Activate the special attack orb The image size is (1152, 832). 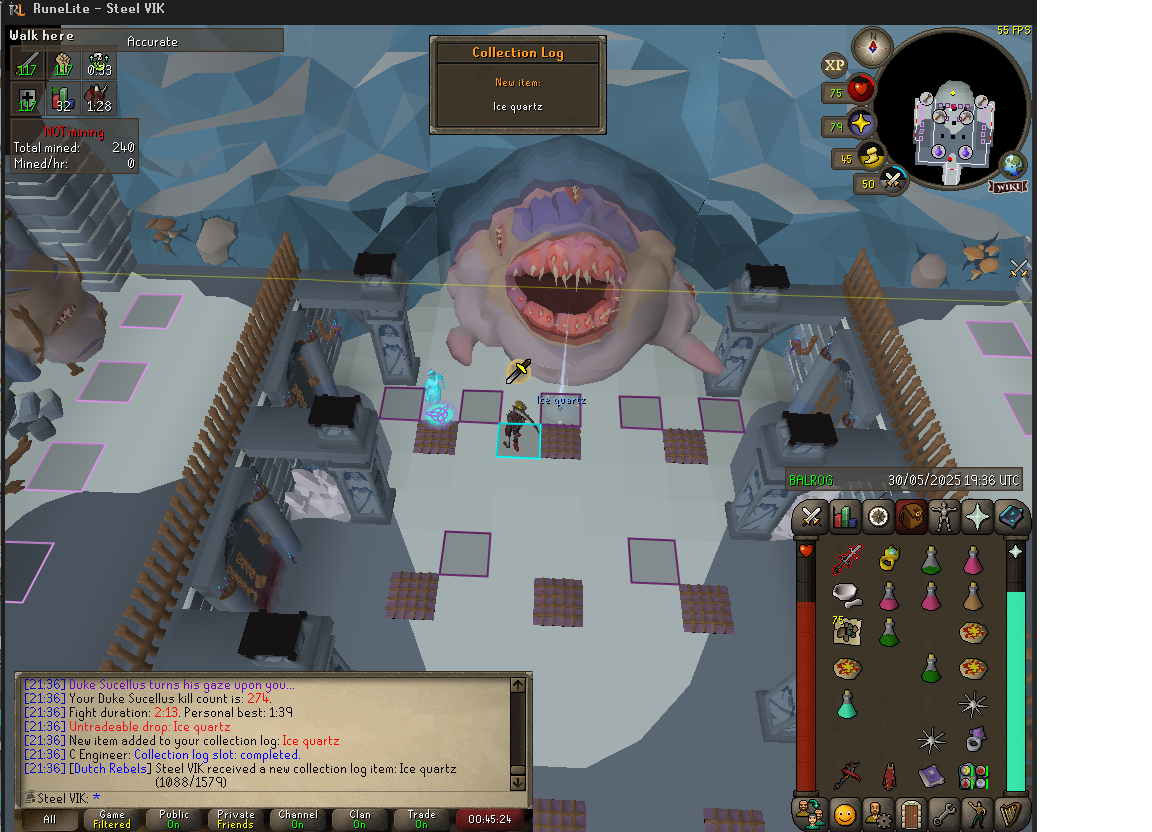click(892, 181)
